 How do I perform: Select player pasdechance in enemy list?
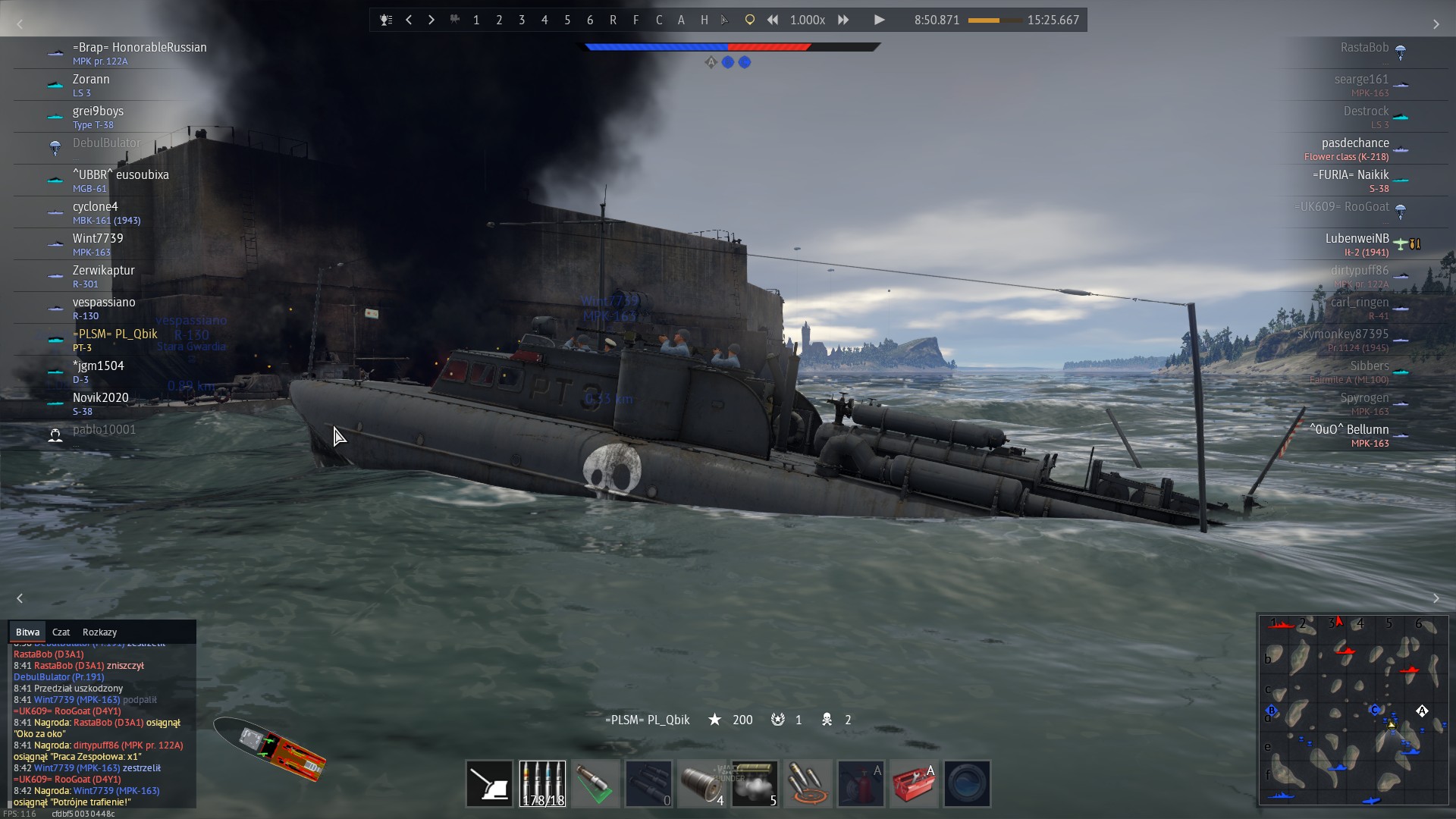1355,143
